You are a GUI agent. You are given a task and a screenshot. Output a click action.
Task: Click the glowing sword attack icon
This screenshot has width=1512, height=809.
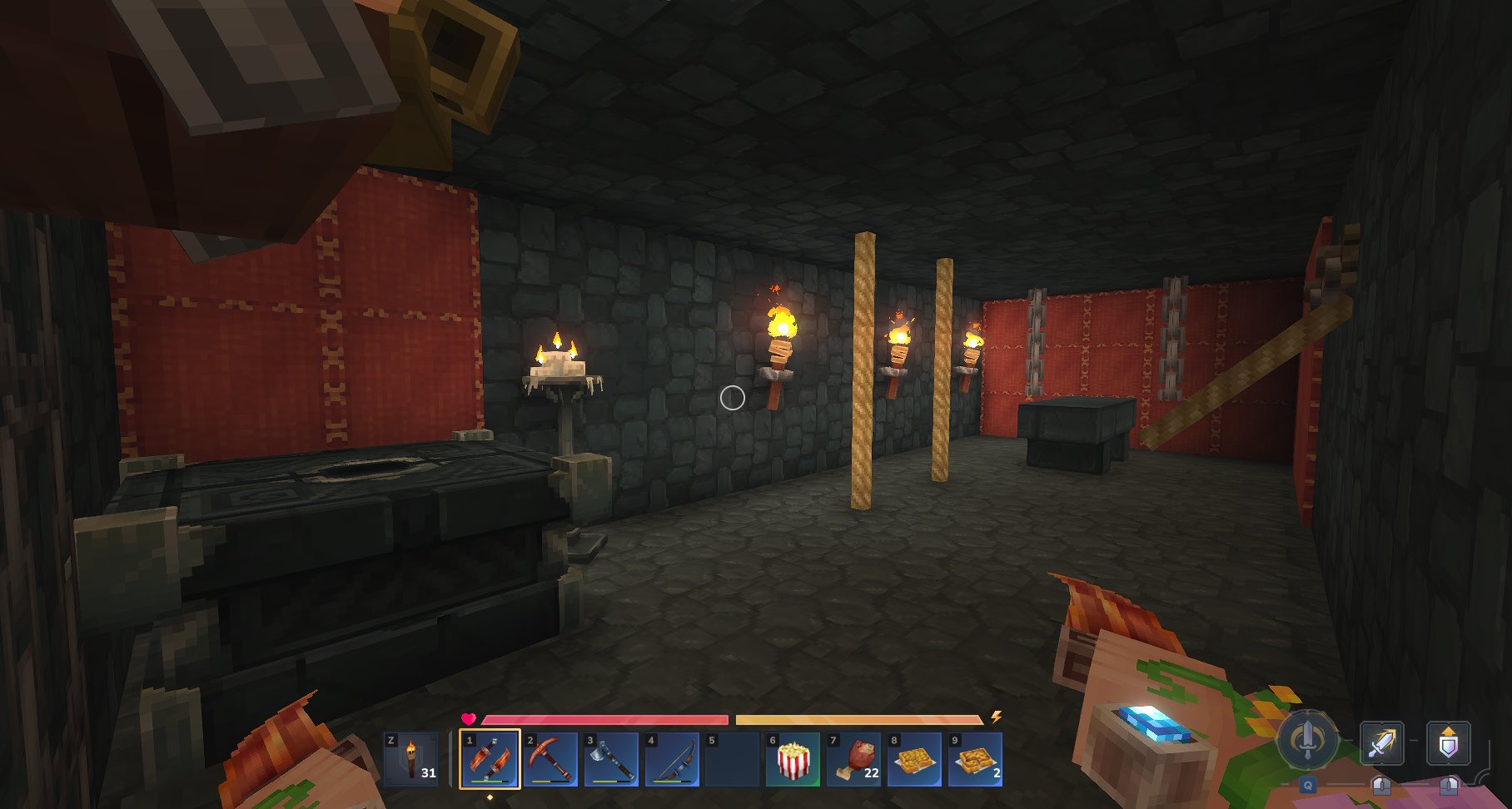pos(1382,742)
